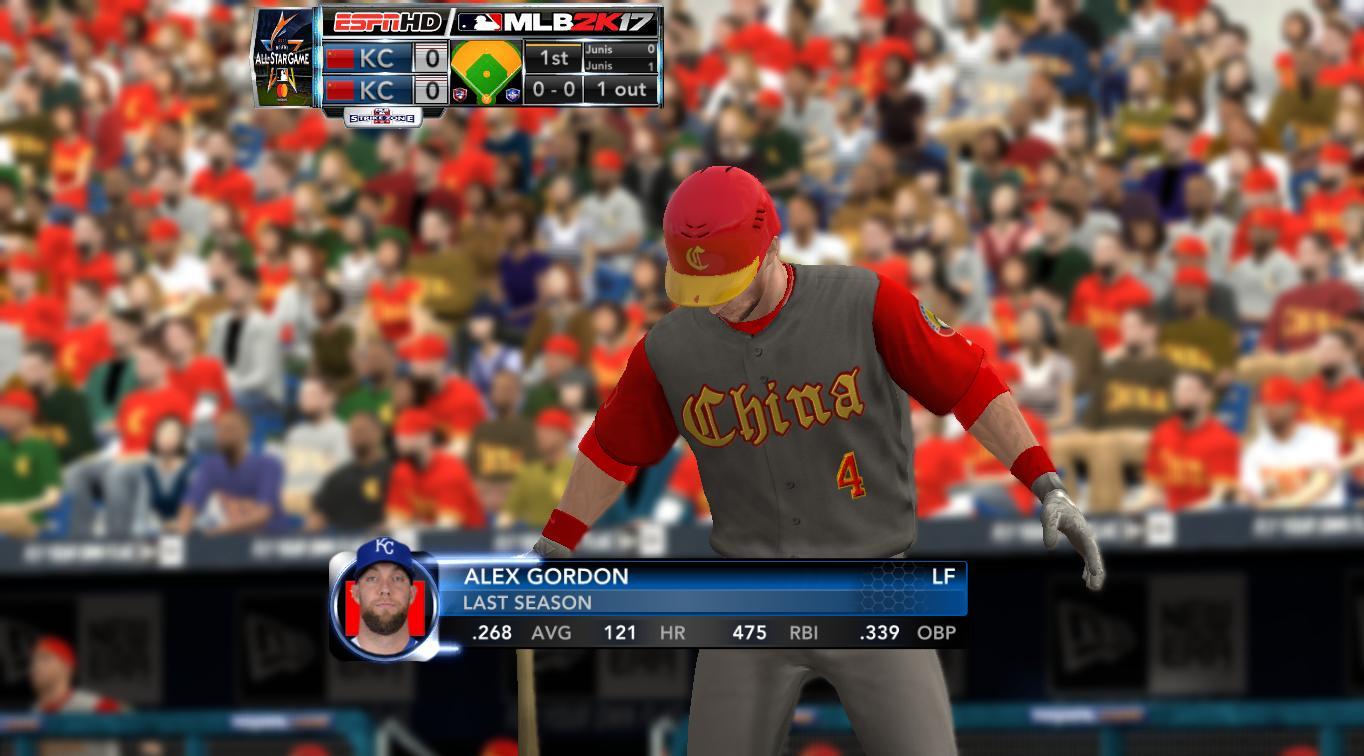Click the Alex Gordon name banner
The height and width of the screenshot is (756, 1364).
(x=546, y=576)
